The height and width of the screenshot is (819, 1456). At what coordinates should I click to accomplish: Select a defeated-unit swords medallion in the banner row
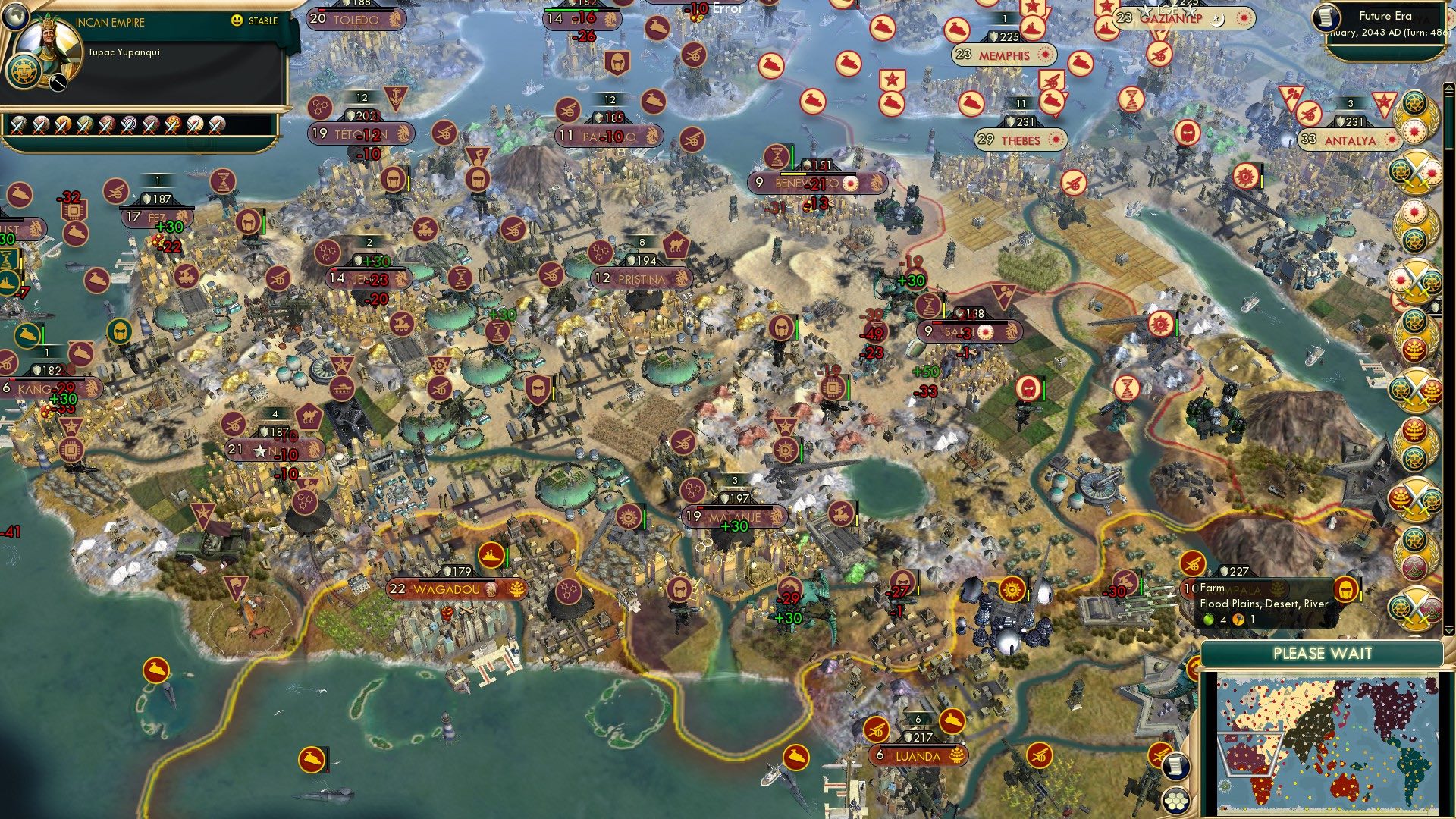17,125
